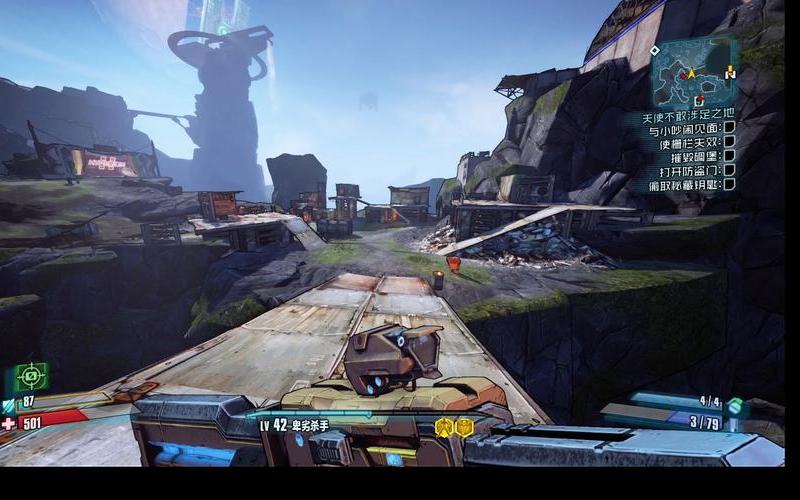Click the red health cross icon
800x500 pixels.
(9, 423)
